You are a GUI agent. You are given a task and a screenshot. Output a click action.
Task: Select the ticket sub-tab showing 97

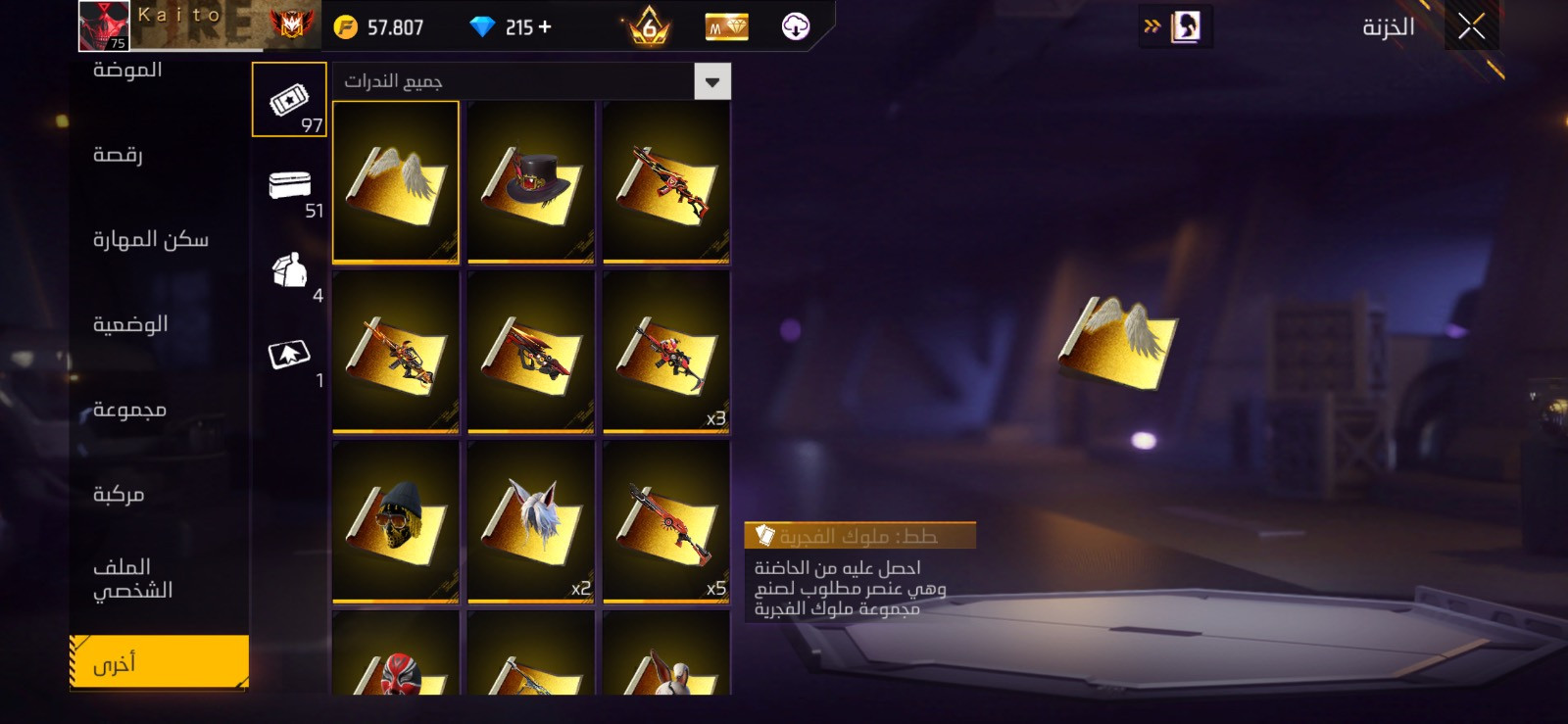289,100
